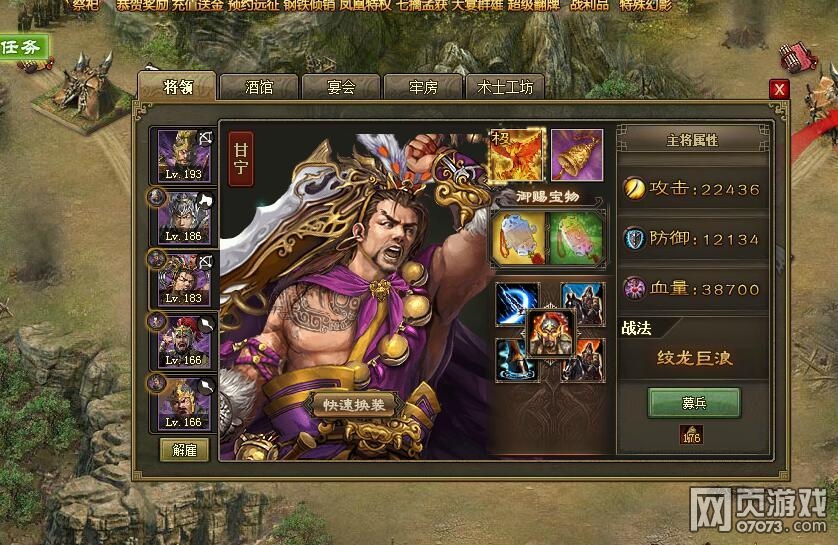Pick the Lv. 183 general portrait

pyautogui.click(x=183, y=278)
